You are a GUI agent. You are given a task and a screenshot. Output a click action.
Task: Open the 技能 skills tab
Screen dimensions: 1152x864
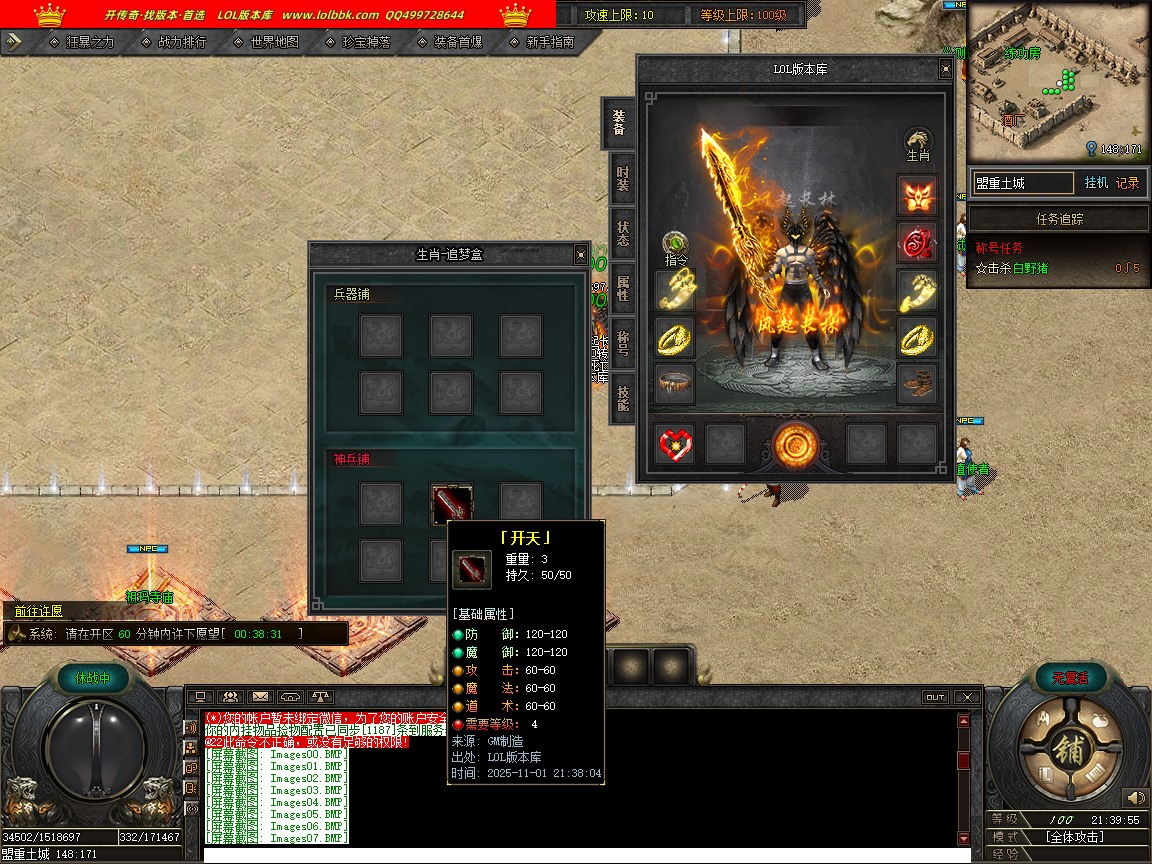coord(622,398)
